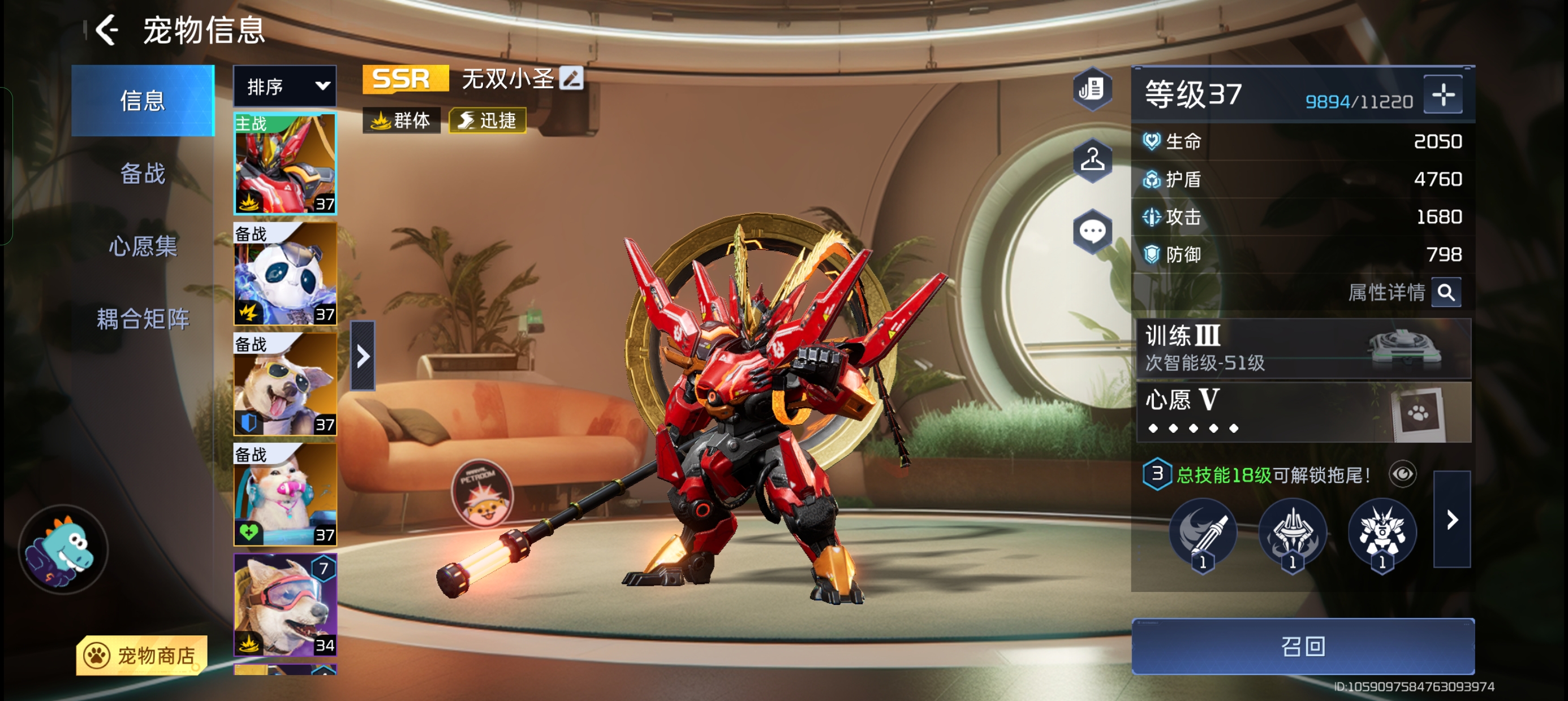Select the goggles corgi level 34 thumbnail
This screenshot has height=701, width=1568.
285,604
